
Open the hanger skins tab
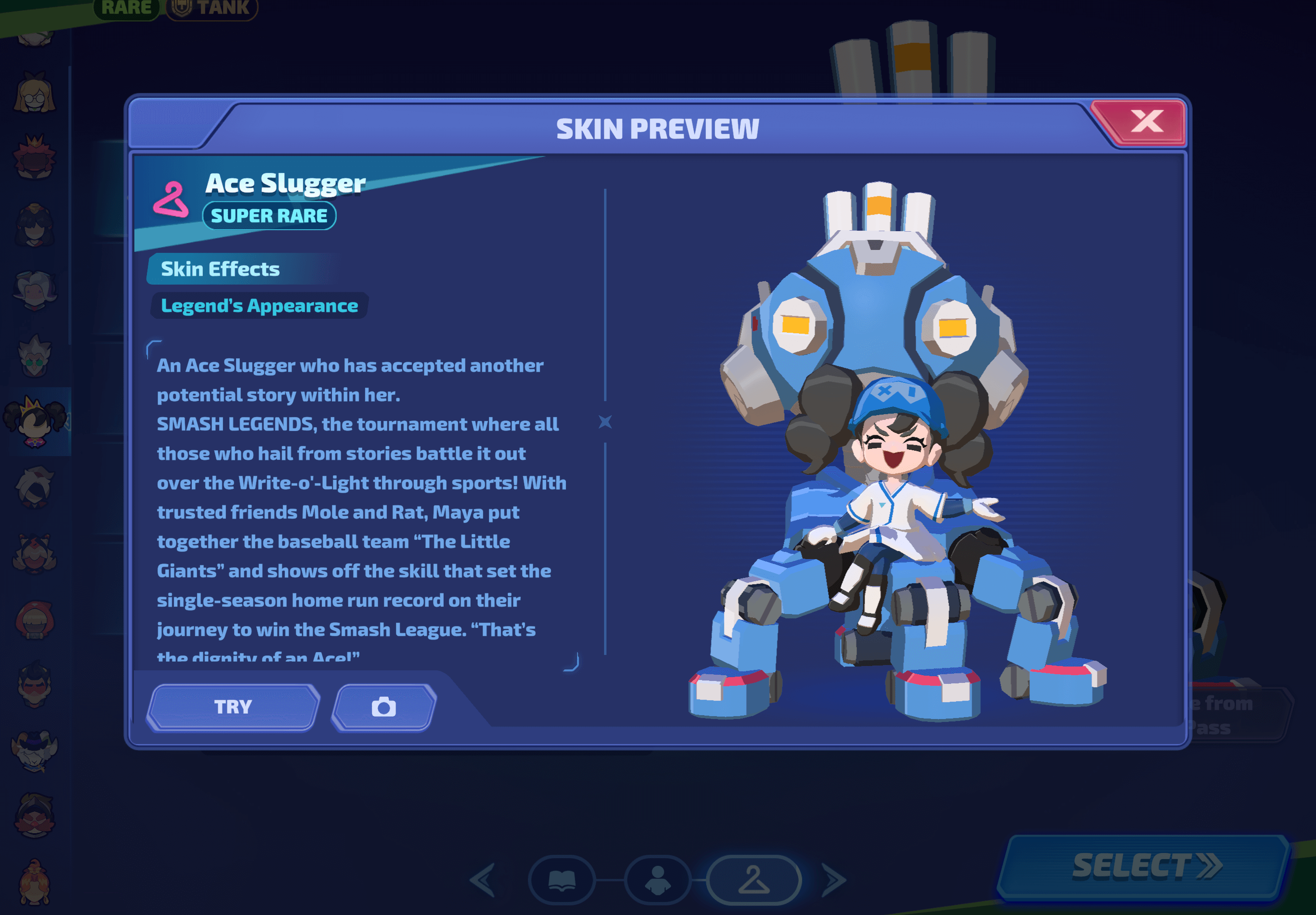tap(754, 880)
